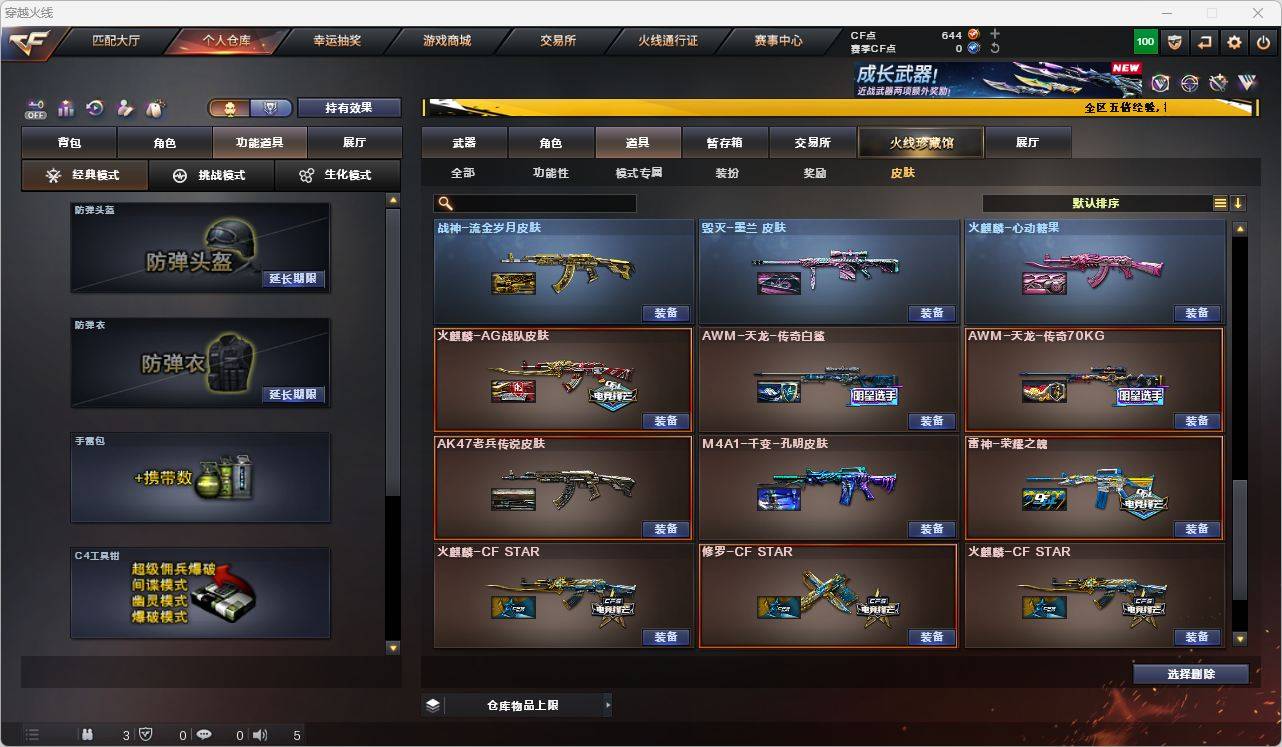Select the skull side of the mode toggle

point(230,107)
